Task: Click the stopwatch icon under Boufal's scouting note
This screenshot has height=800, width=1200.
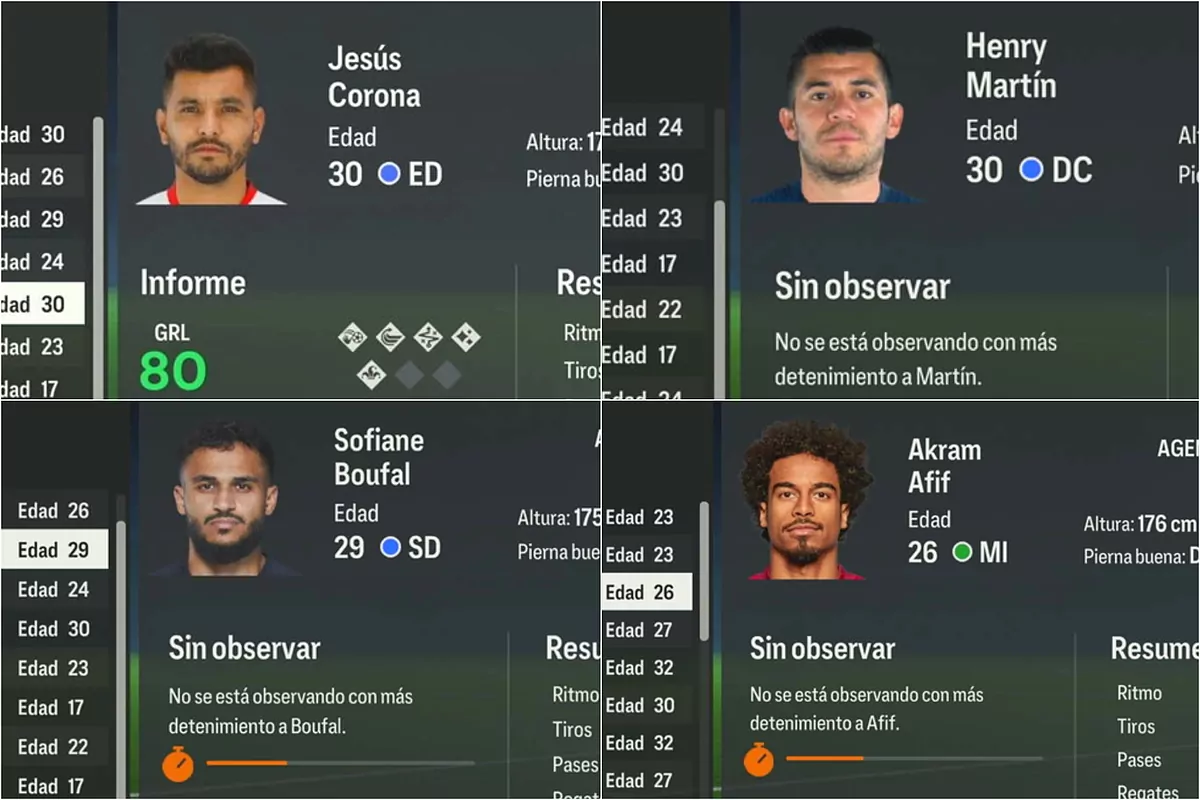Action: [x=178, y=764]
